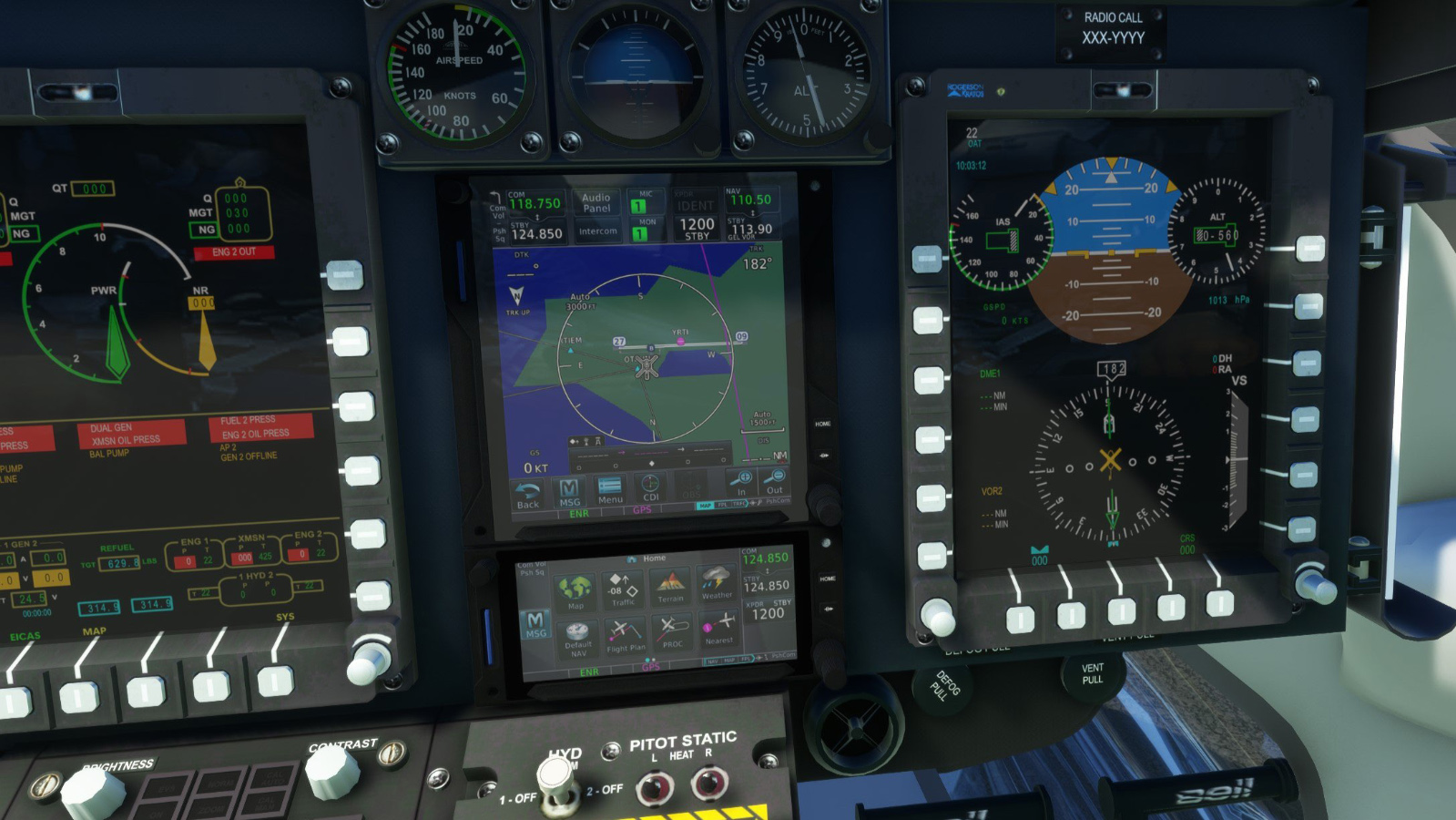The width and height of the screenshot is (1456, 820).
Task: Tap the Weather icon
Action: pyautogui.click(x=717, y=584)
